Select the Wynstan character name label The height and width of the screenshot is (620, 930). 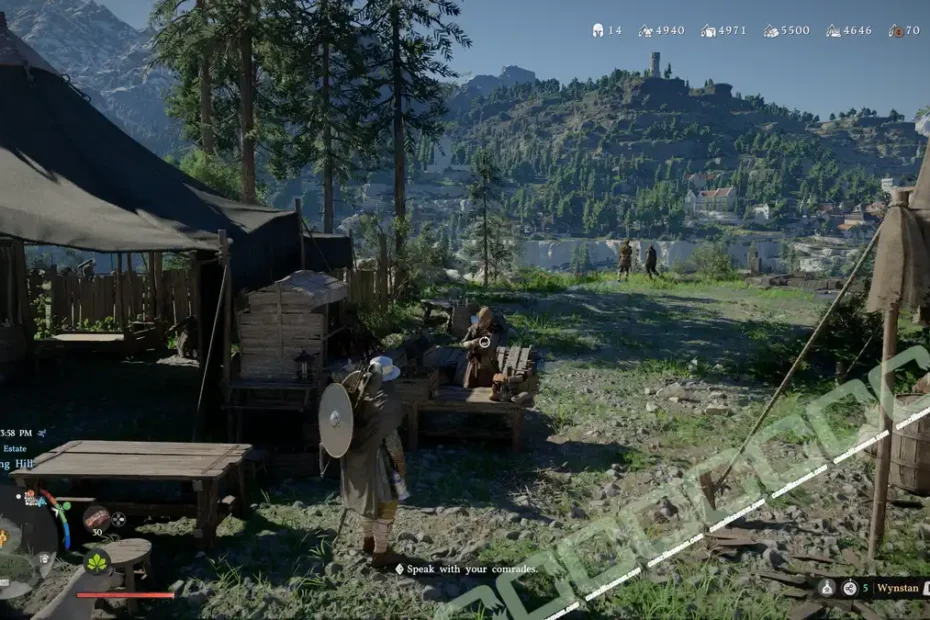pos(898,588)
